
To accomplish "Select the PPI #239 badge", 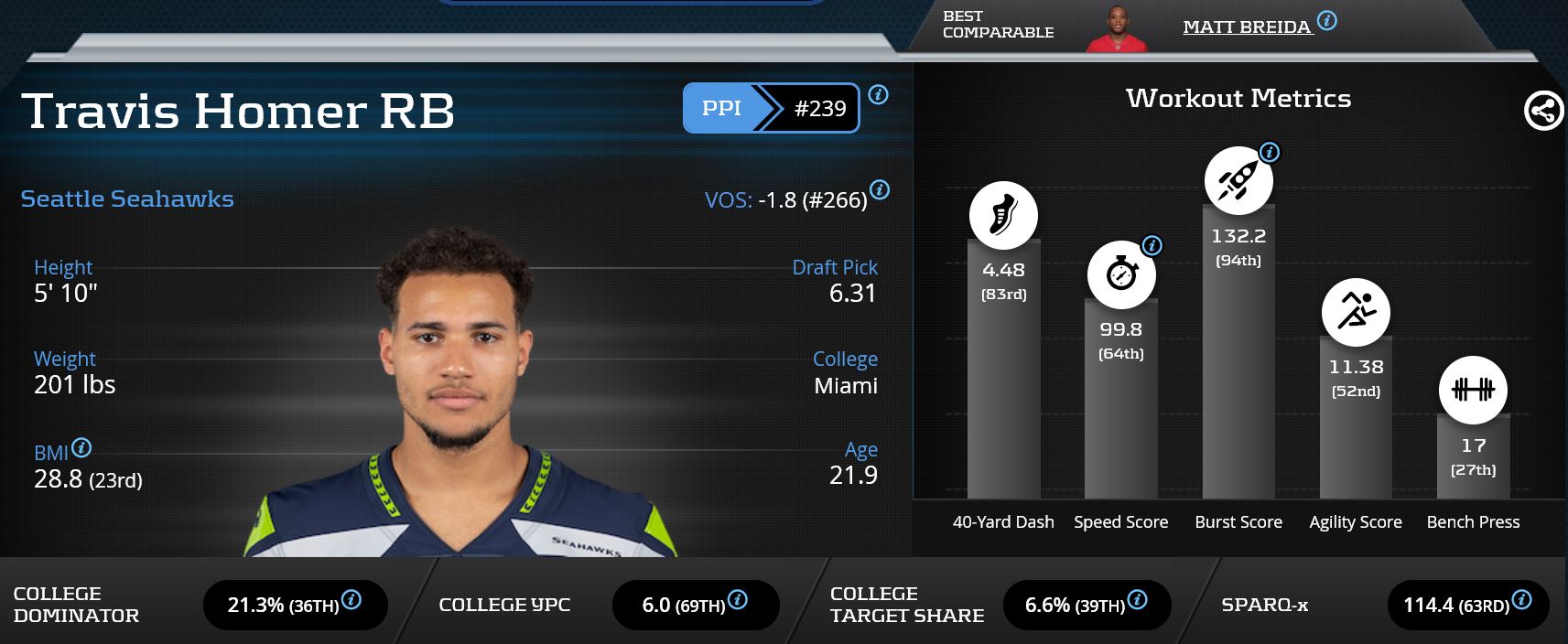I will pos(771,108).
